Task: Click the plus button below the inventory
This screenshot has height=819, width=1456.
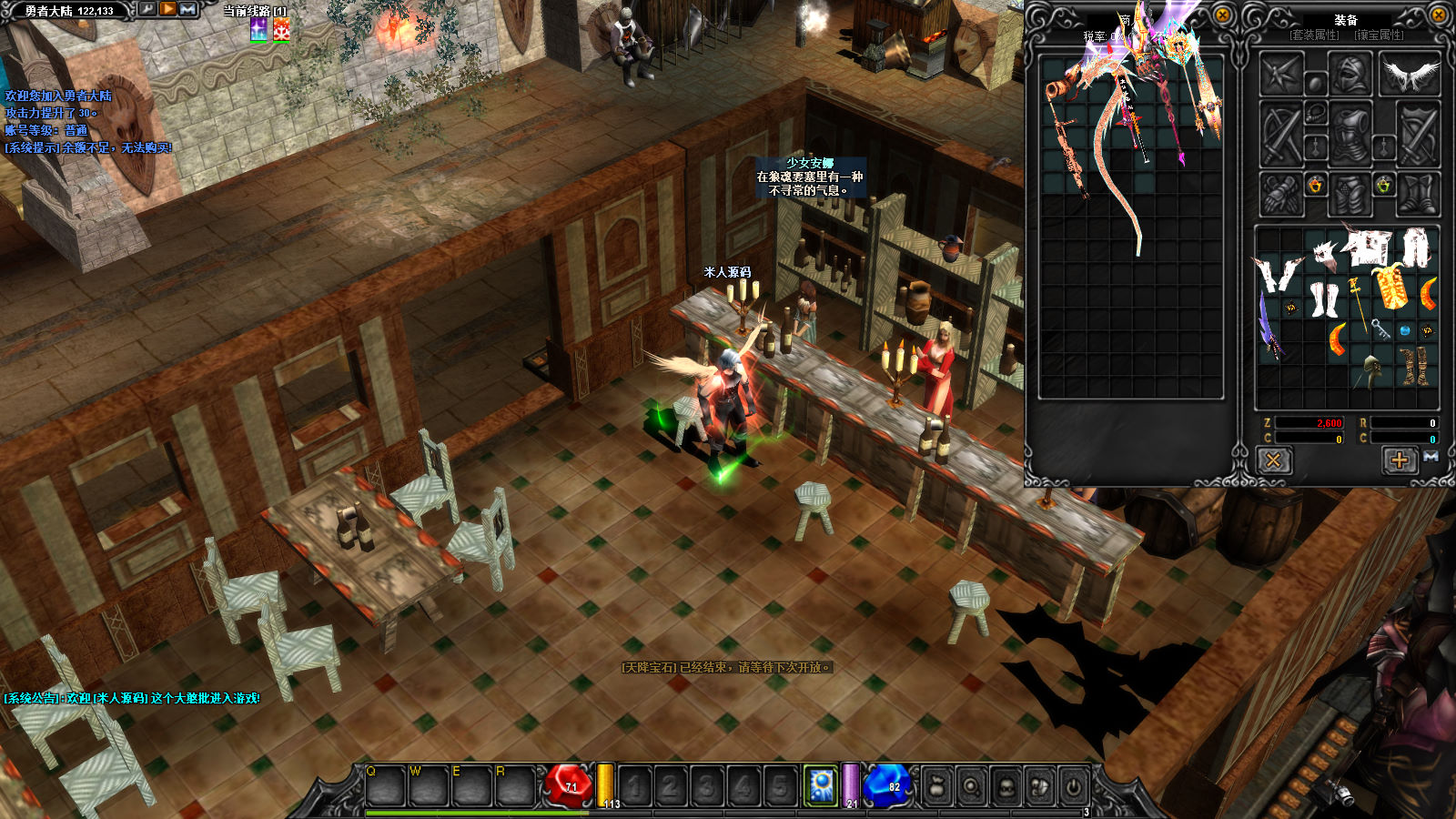Action: 1400,460
